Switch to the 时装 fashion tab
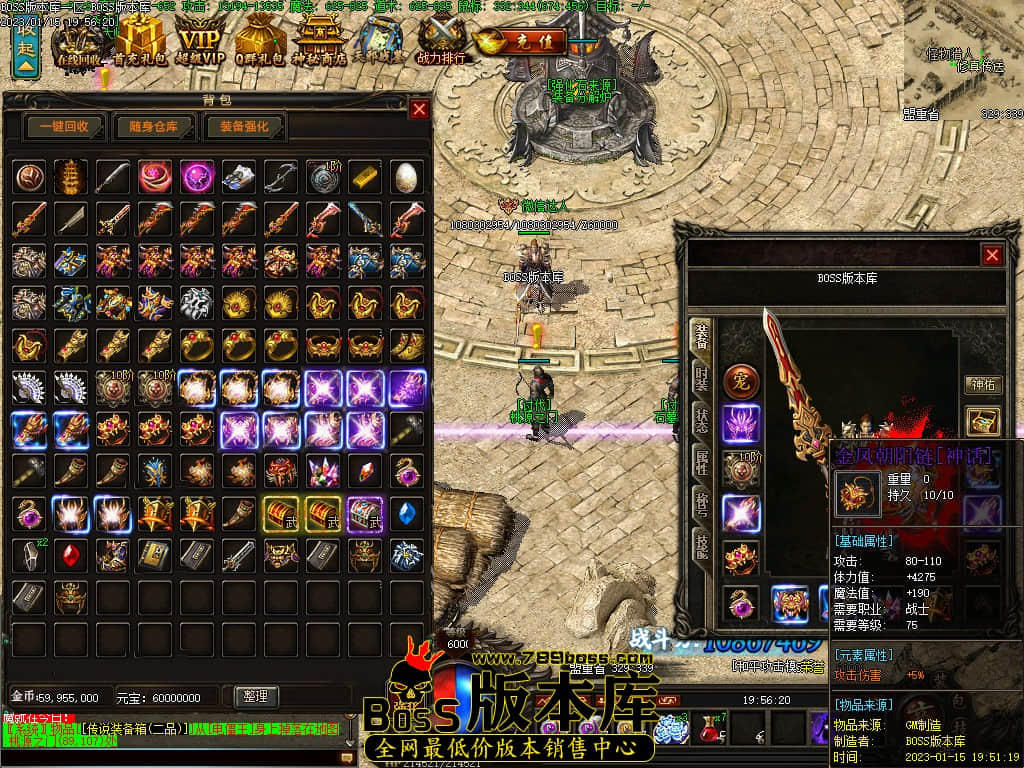Image resolution: width=1024 pixels, height=768 pixels. pyautogui.click(x=702, y=383)
